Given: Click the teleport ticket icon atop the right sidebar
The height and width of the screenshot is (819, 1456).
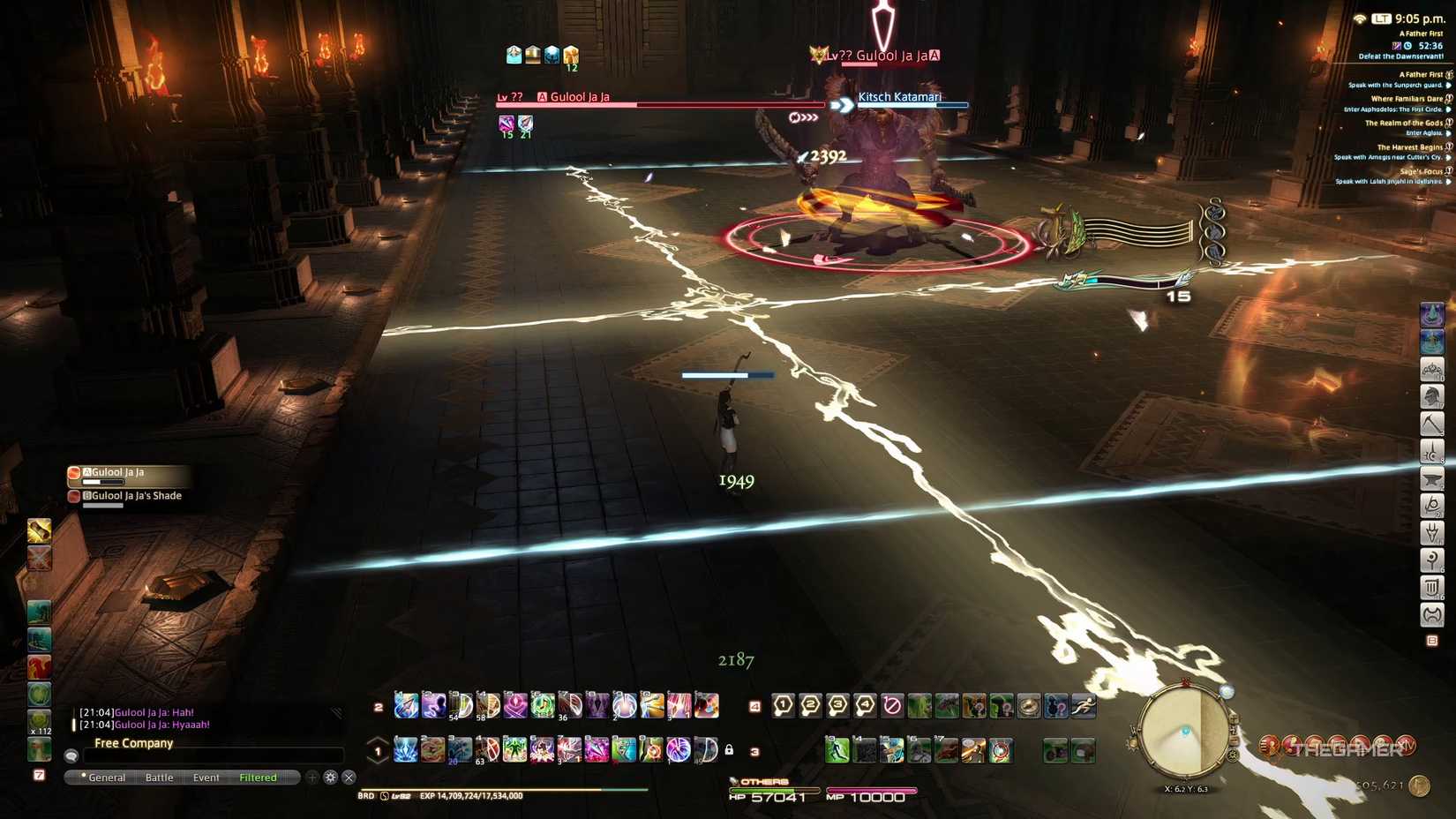Looking at the screenshot, I should tap(1432, 314).
